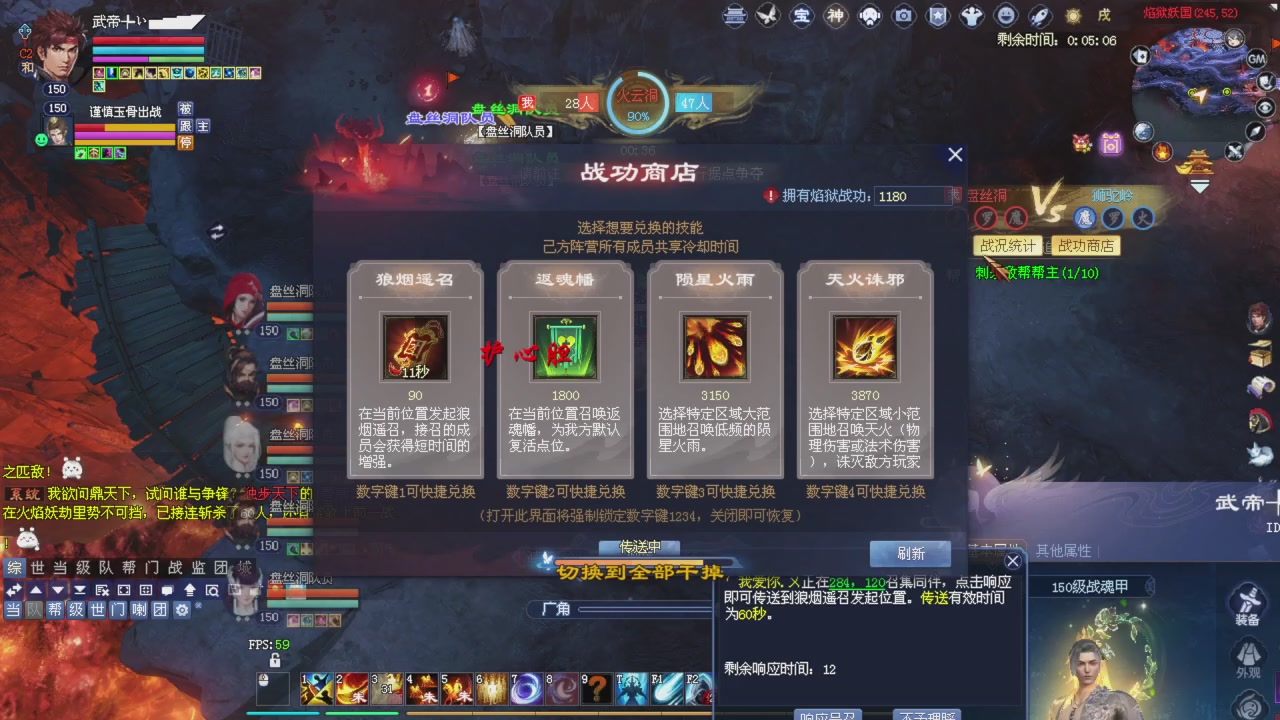1280x720 pixels.
Task: Open the chat settings gear icon
Action: click(182, 610)
